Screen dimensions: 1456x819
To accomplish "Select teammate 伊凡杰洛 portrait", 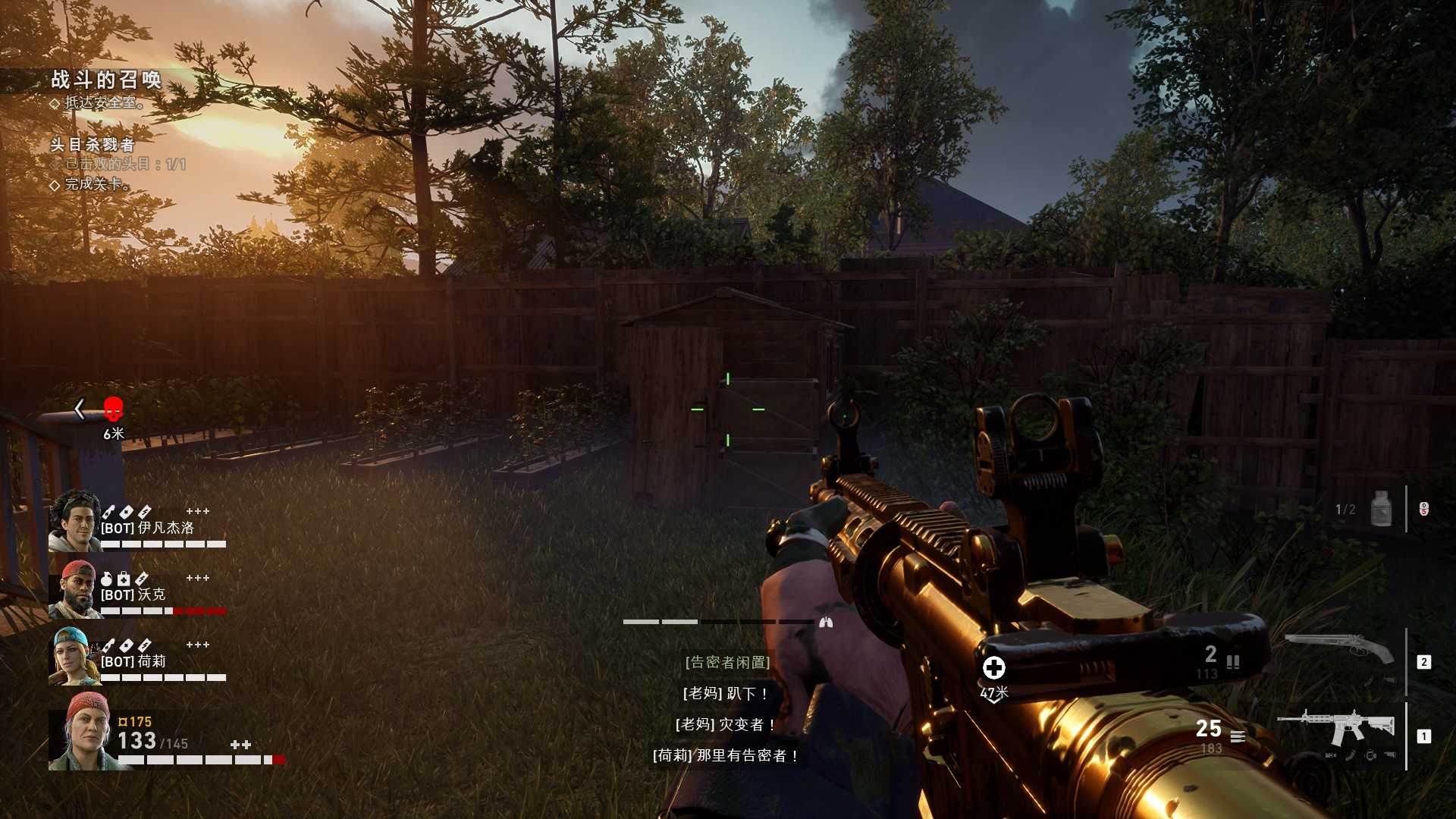I will [74, 520].
